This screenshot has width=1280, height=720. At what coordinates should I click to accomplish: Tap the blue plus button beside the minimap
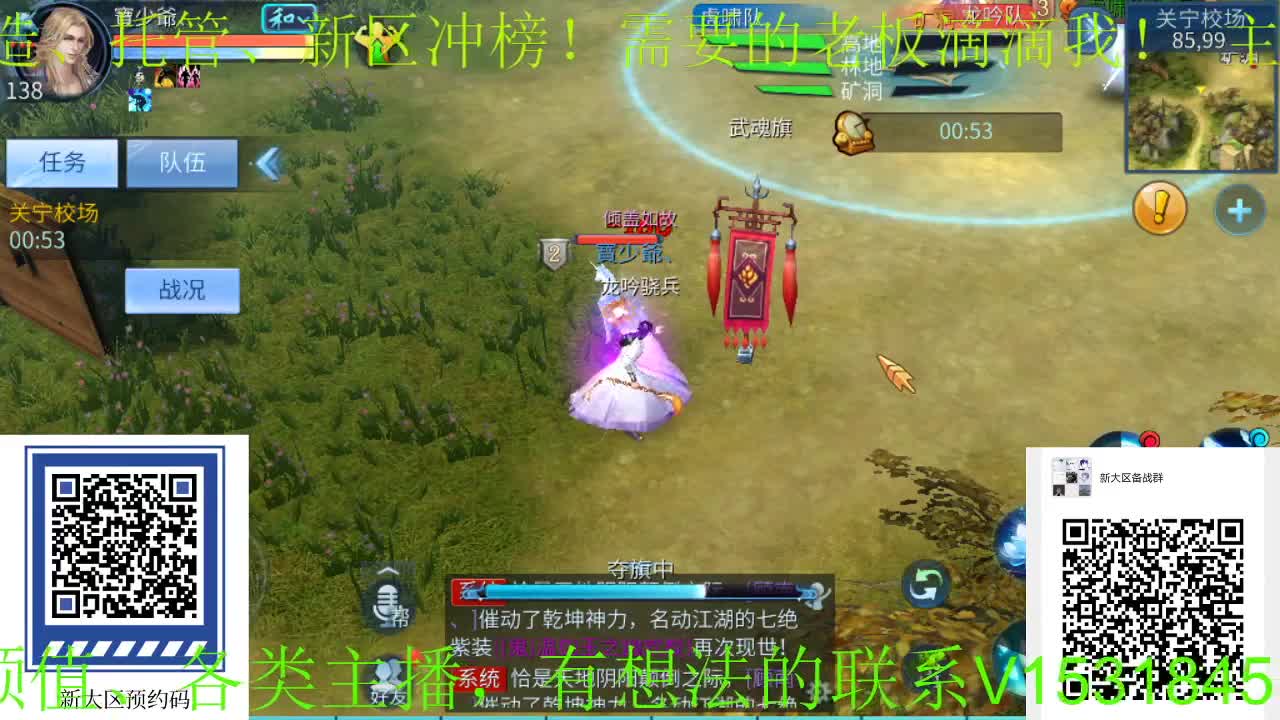coord(1239,211)
